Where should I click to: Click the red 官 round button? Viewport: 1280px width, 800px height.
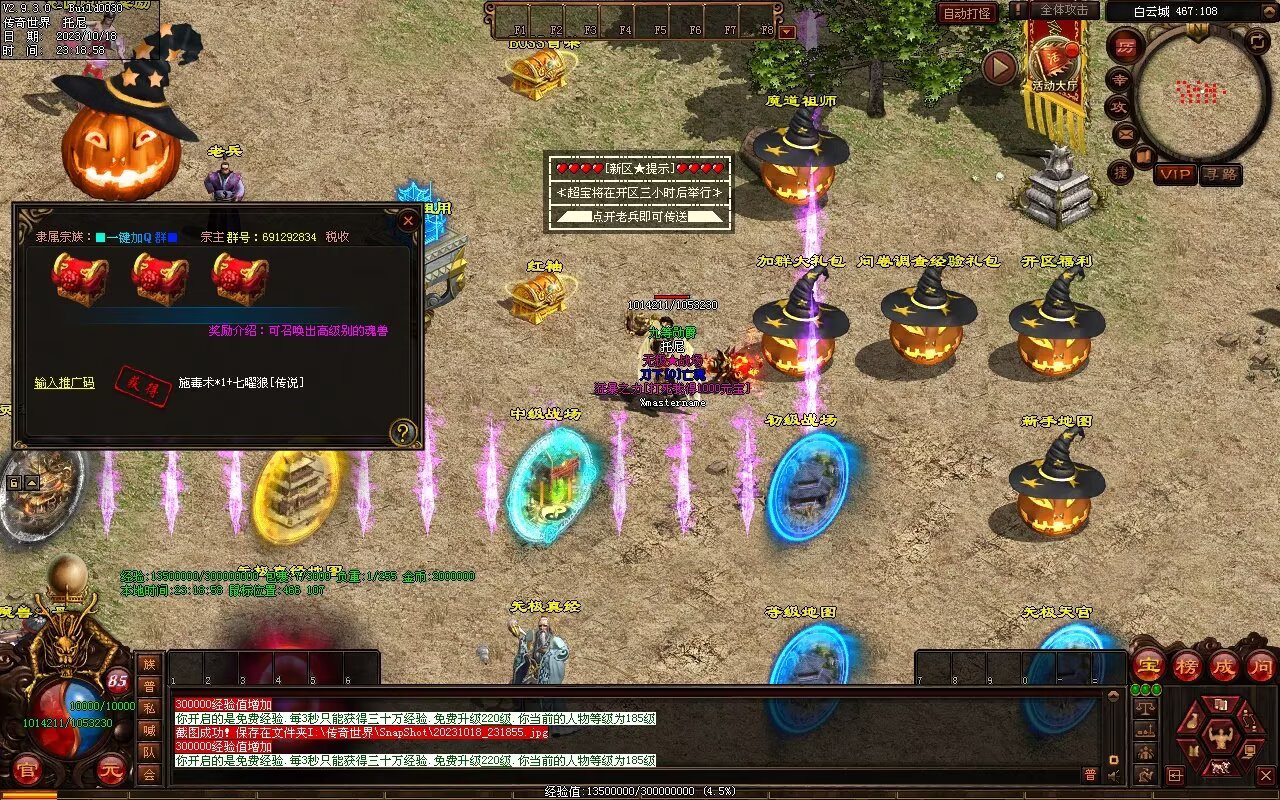point(27,770)
